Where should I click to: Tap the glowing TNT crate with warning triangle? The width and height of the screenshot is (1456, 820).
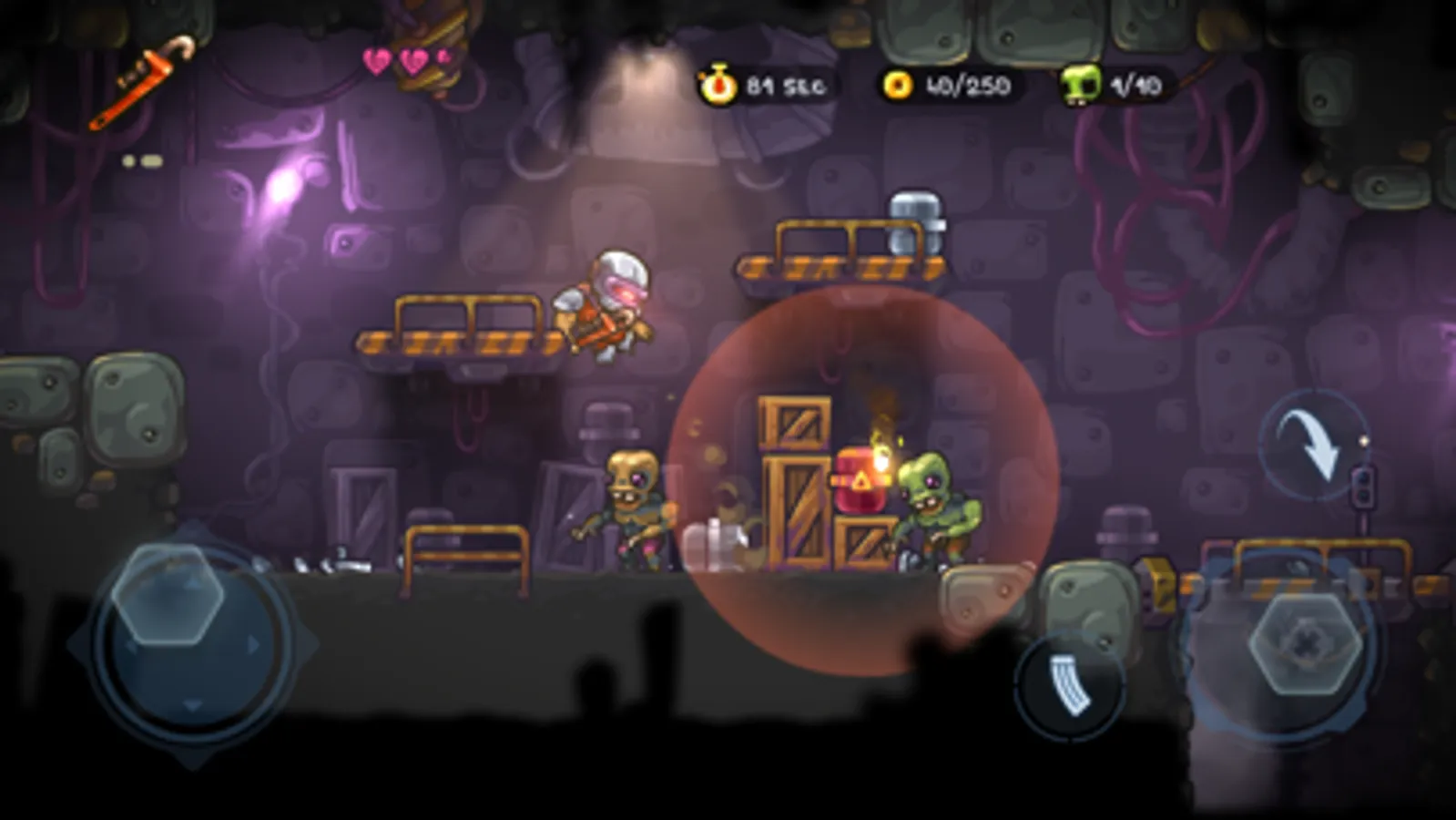click(x=862, y=478)
